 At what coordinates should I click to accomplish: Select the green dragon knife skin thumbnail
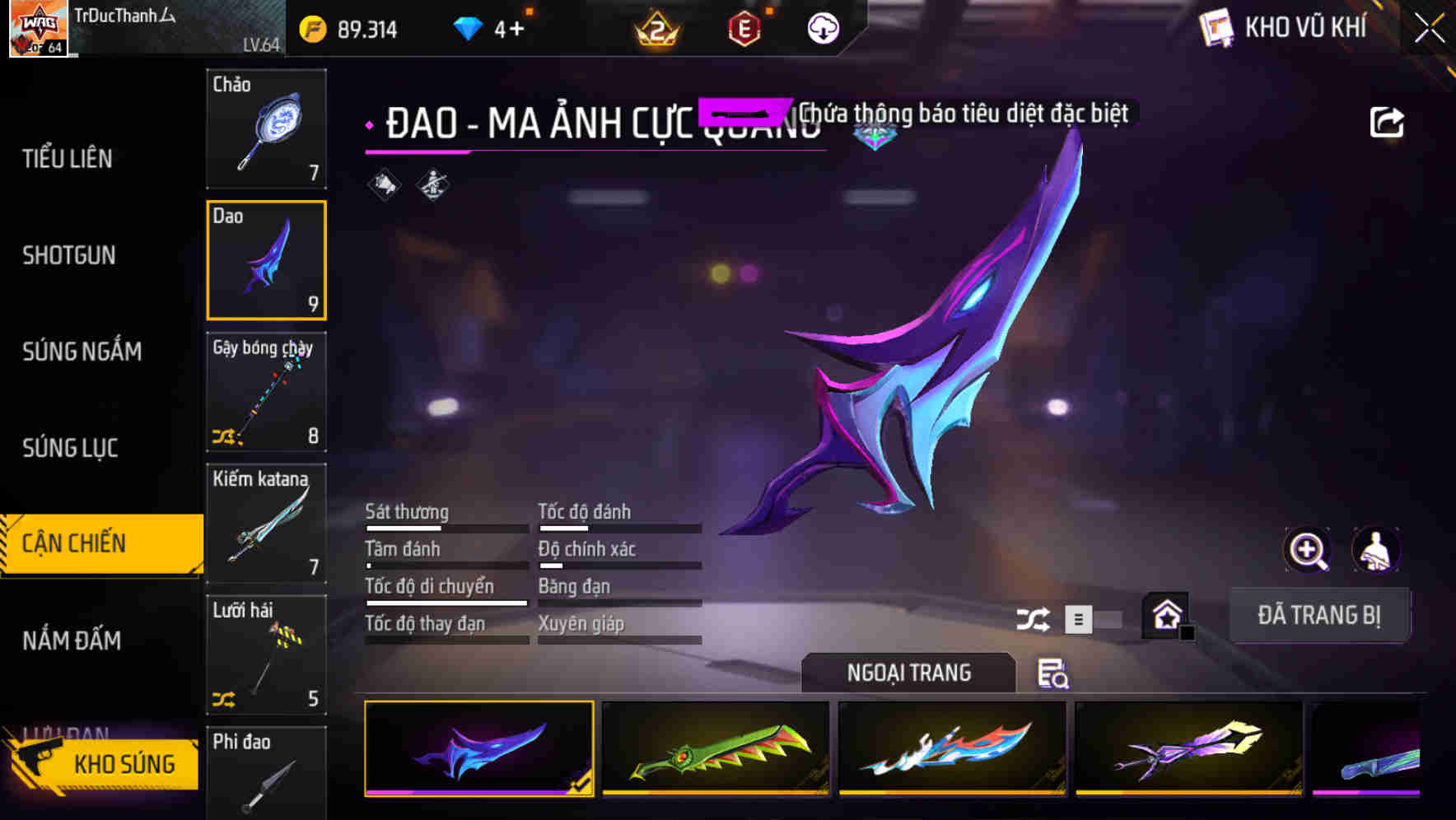(715, 749)
